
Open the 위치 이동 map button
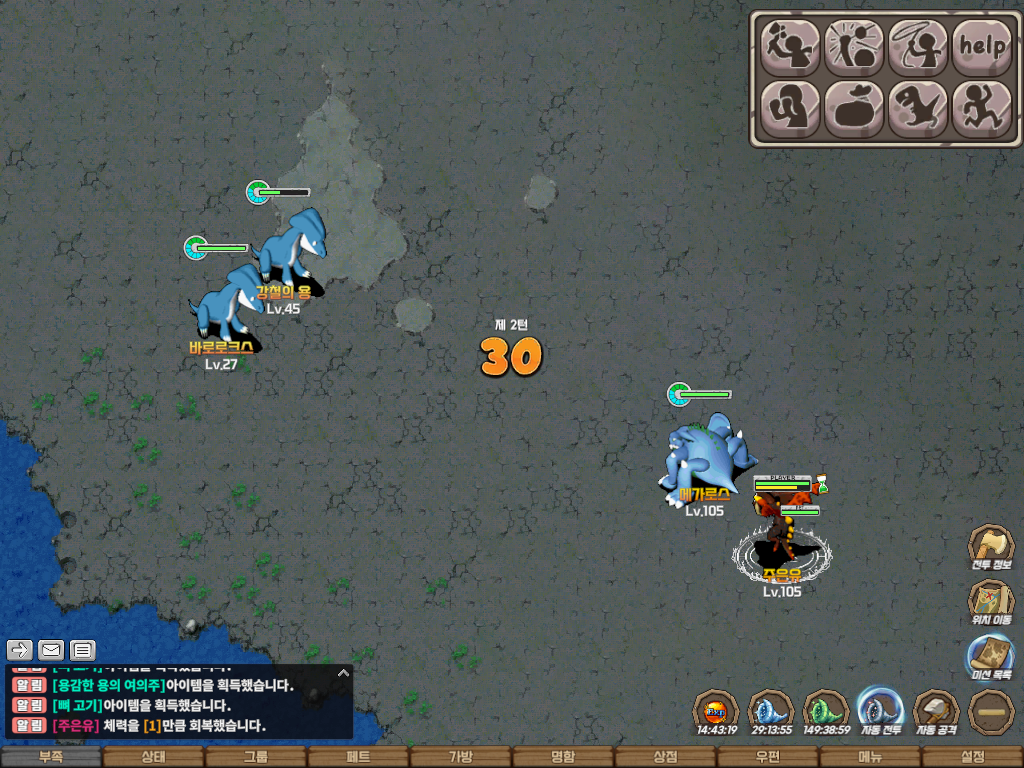pyautogui.click(x=991, y=604)
